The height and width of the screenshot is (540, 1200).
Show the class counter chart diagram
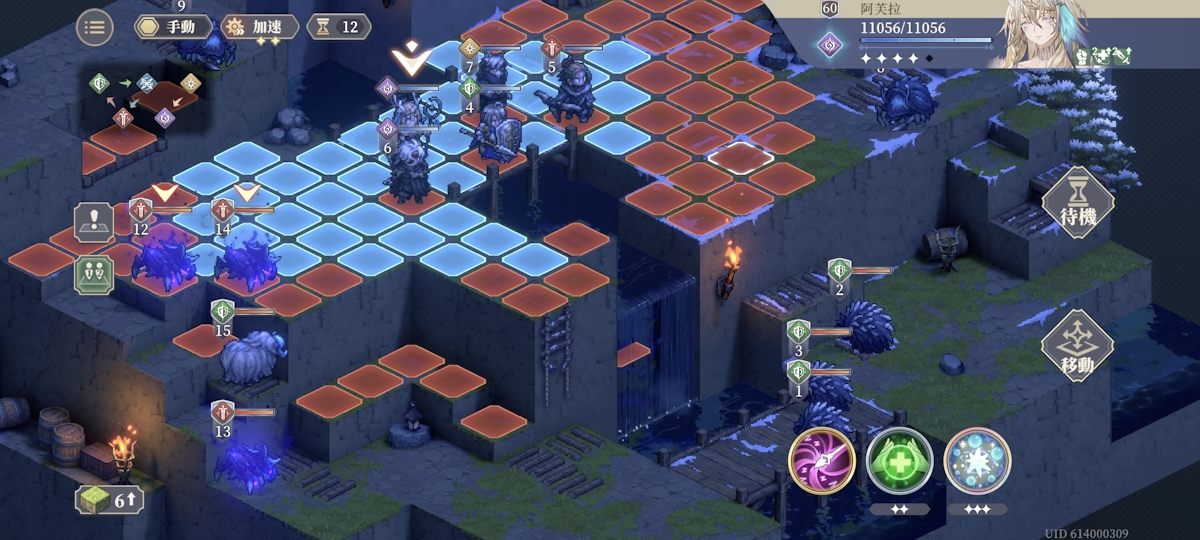click(146, 101)
